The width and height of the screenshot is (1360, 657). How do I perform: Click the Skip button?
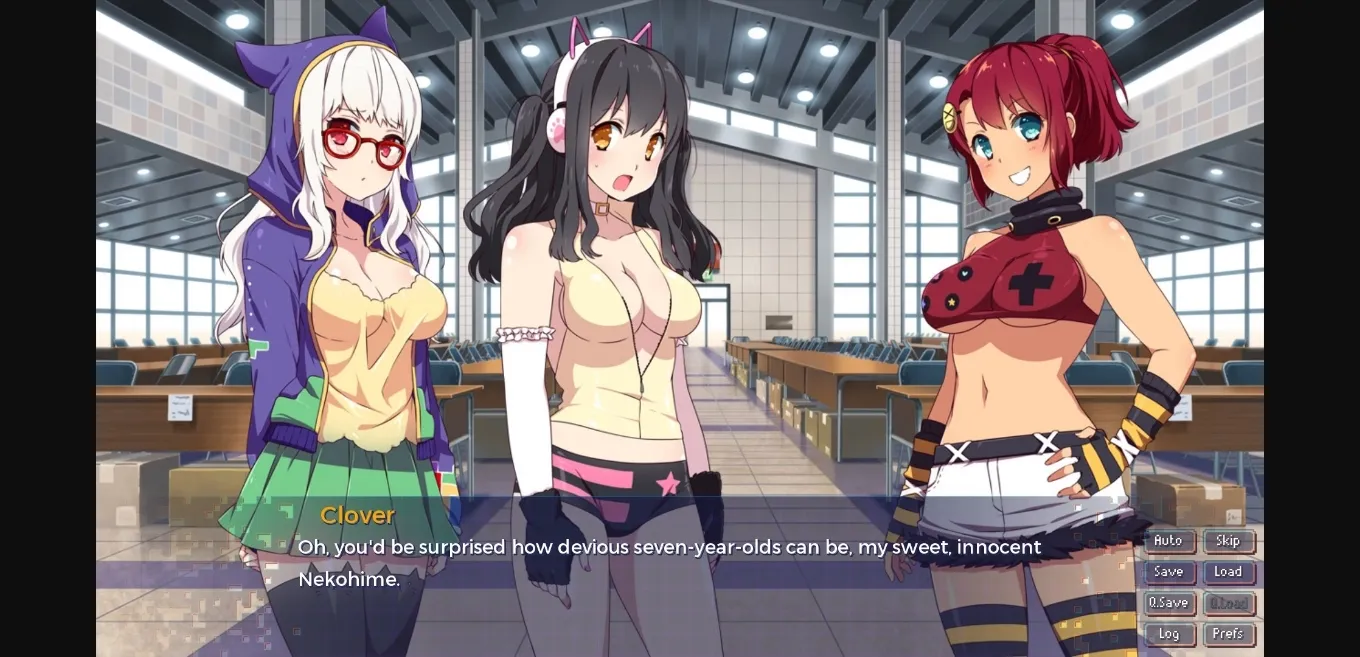point(1228,541)
